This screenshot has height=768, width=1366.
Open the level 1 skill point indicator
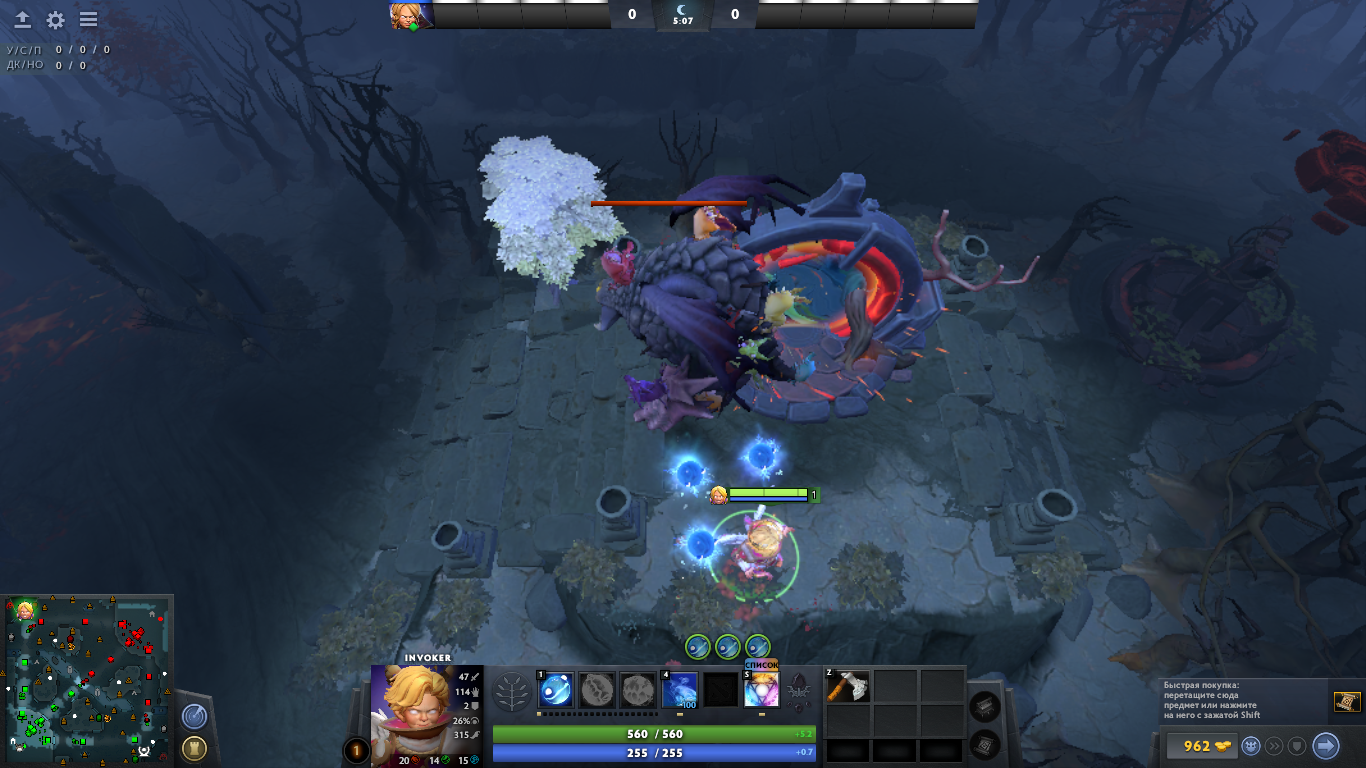pyautogui.click(x=356, y=750)
